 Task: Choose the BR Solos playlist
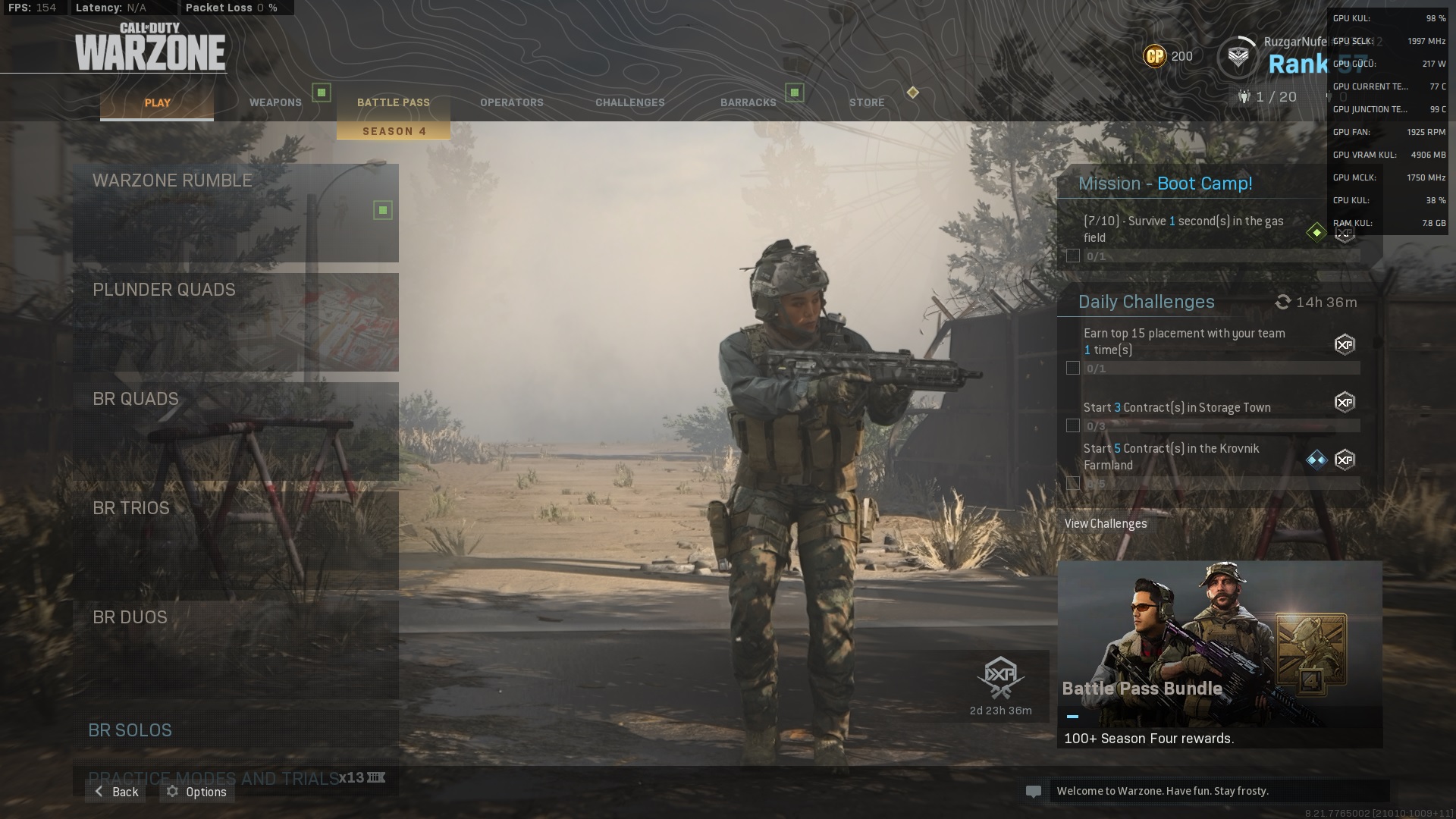tap(235, 730)
